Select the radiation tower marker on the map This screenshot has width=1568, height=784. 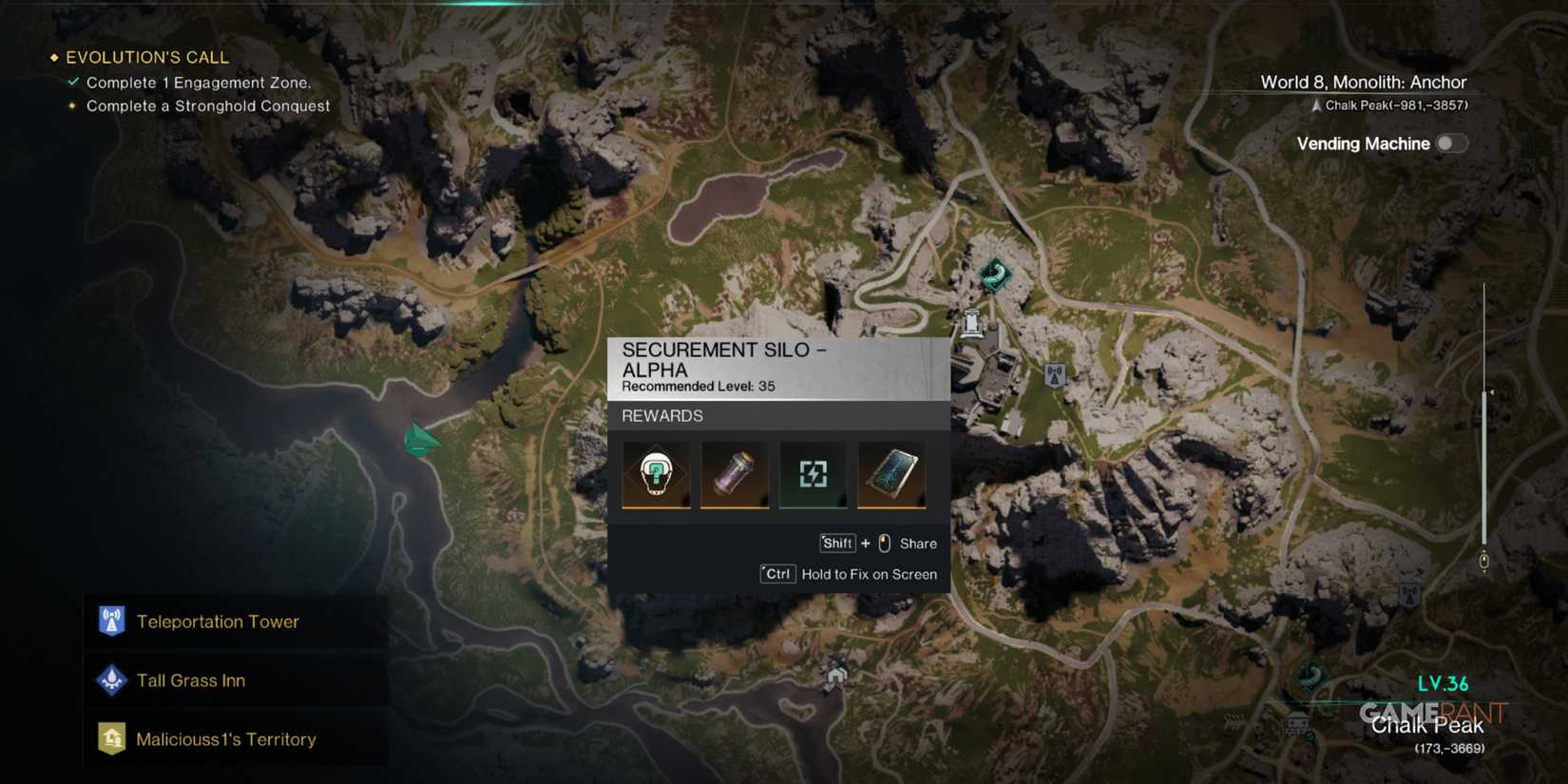[x=1055, y=373]
